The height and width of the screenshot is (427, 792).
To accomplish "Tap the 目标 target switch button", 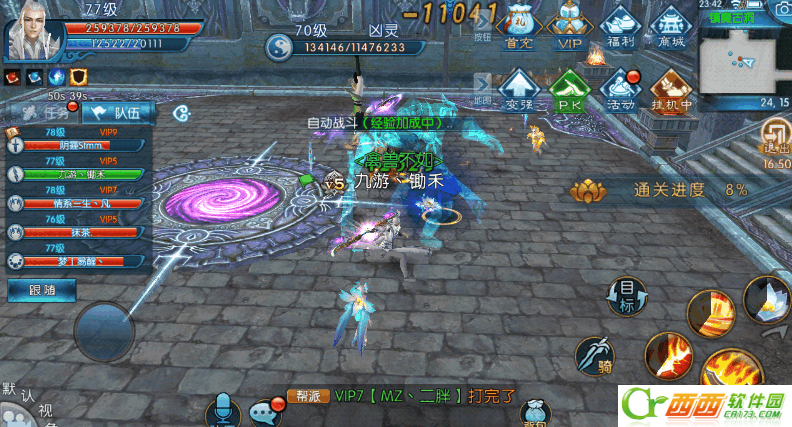I will click(x=627, y=295).
